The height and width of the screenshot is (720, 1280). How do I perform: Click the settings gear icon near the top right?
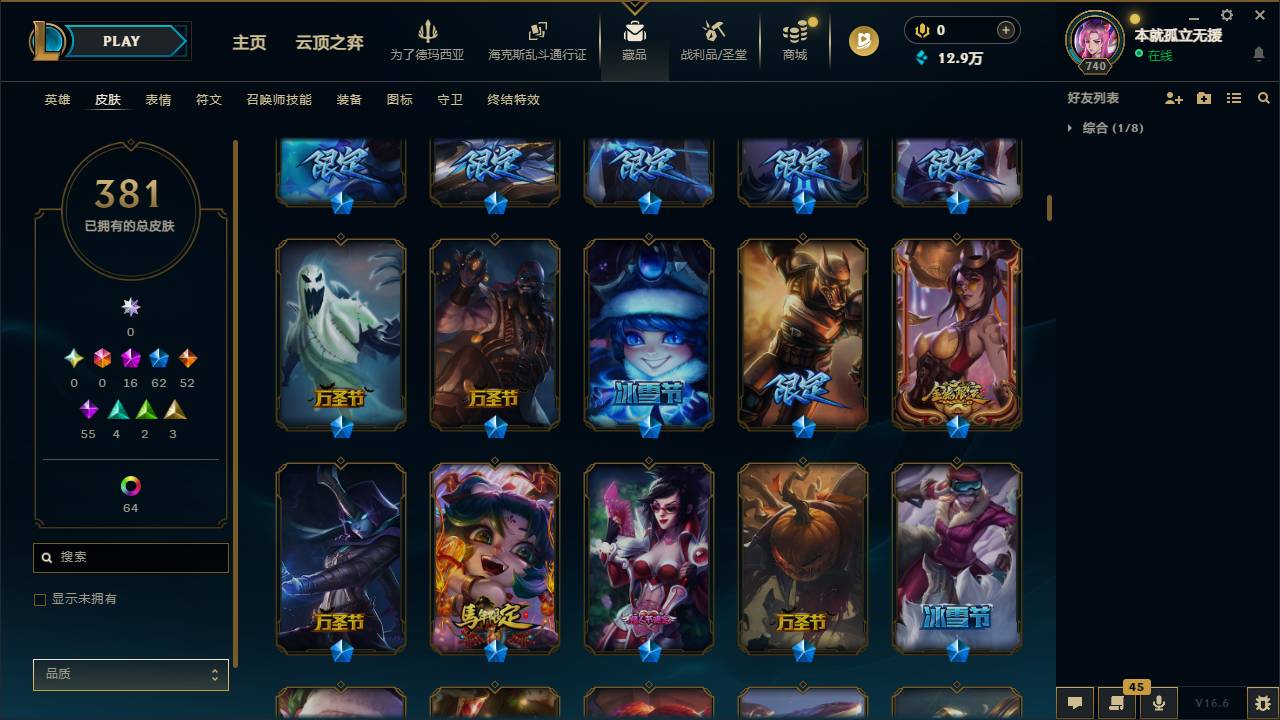point(1226,15)
